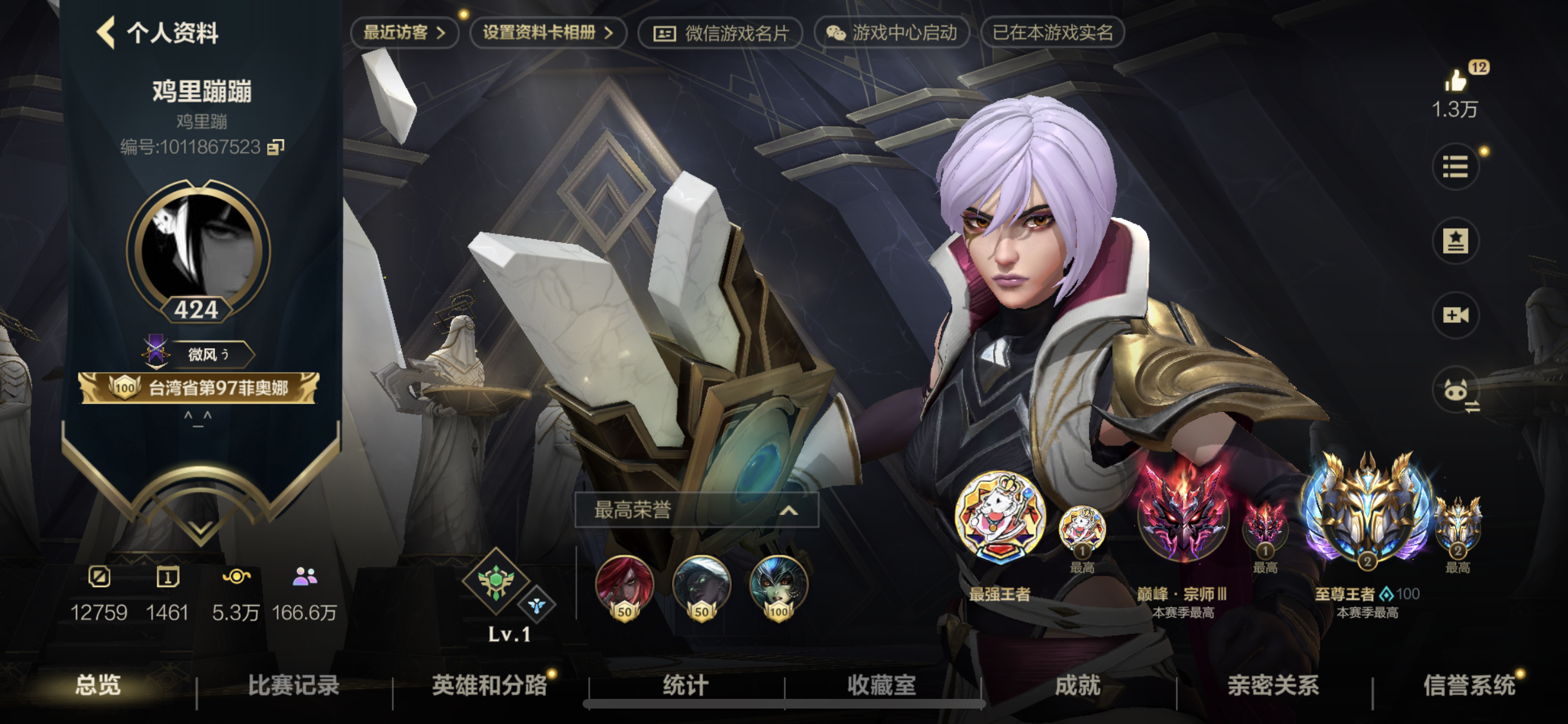View the 成就 achievements tab
Viewport: 1568px width, 724px height.
pos(1078,685)
